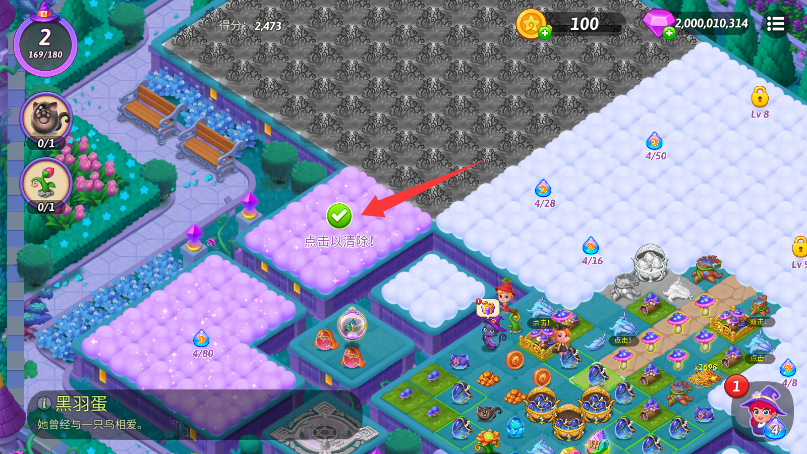Show info for the Black Feather Egg
807x454 pixels.
coord(43,404)
